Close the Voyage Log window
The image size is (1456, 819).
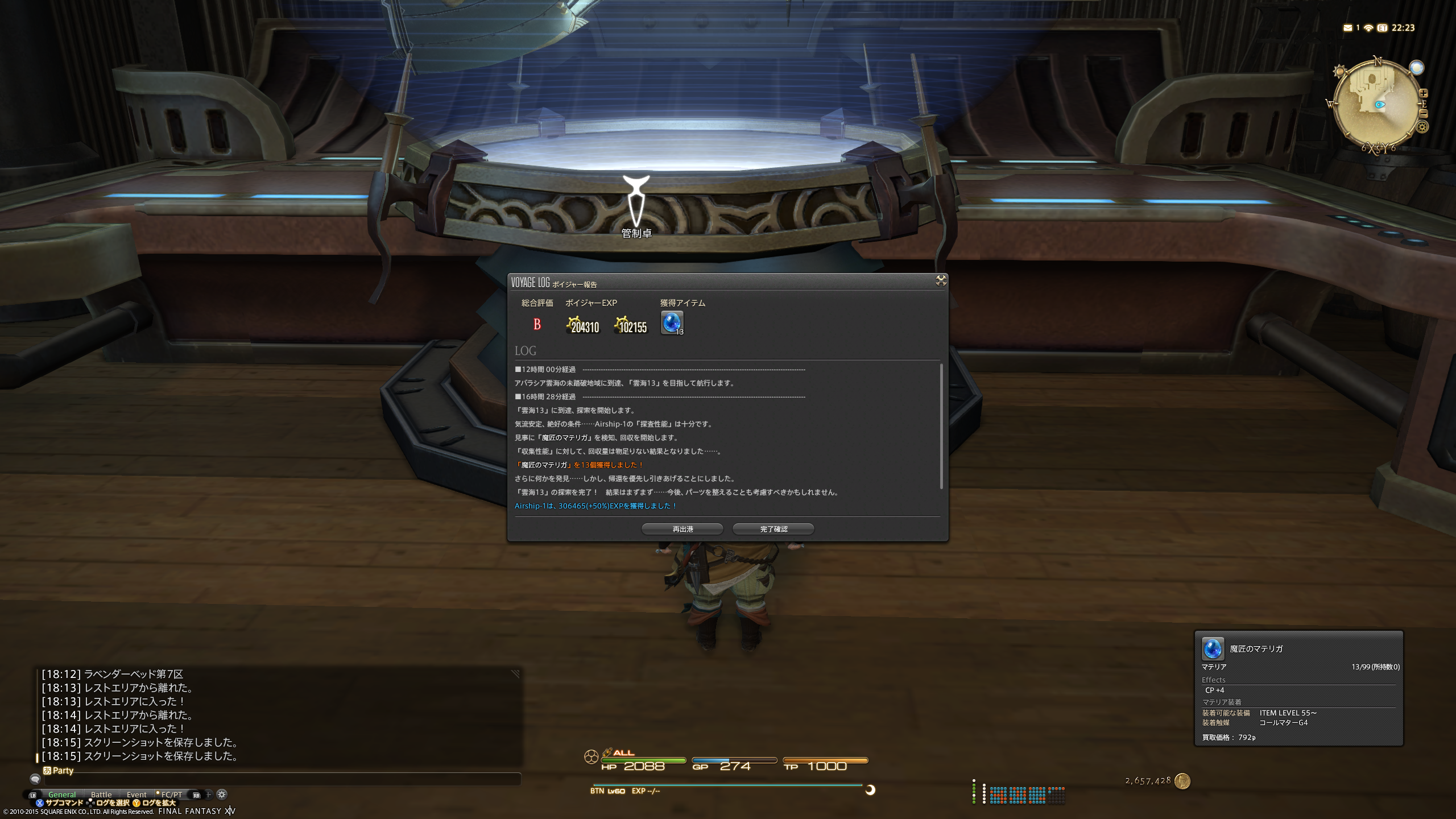(941, 280)
